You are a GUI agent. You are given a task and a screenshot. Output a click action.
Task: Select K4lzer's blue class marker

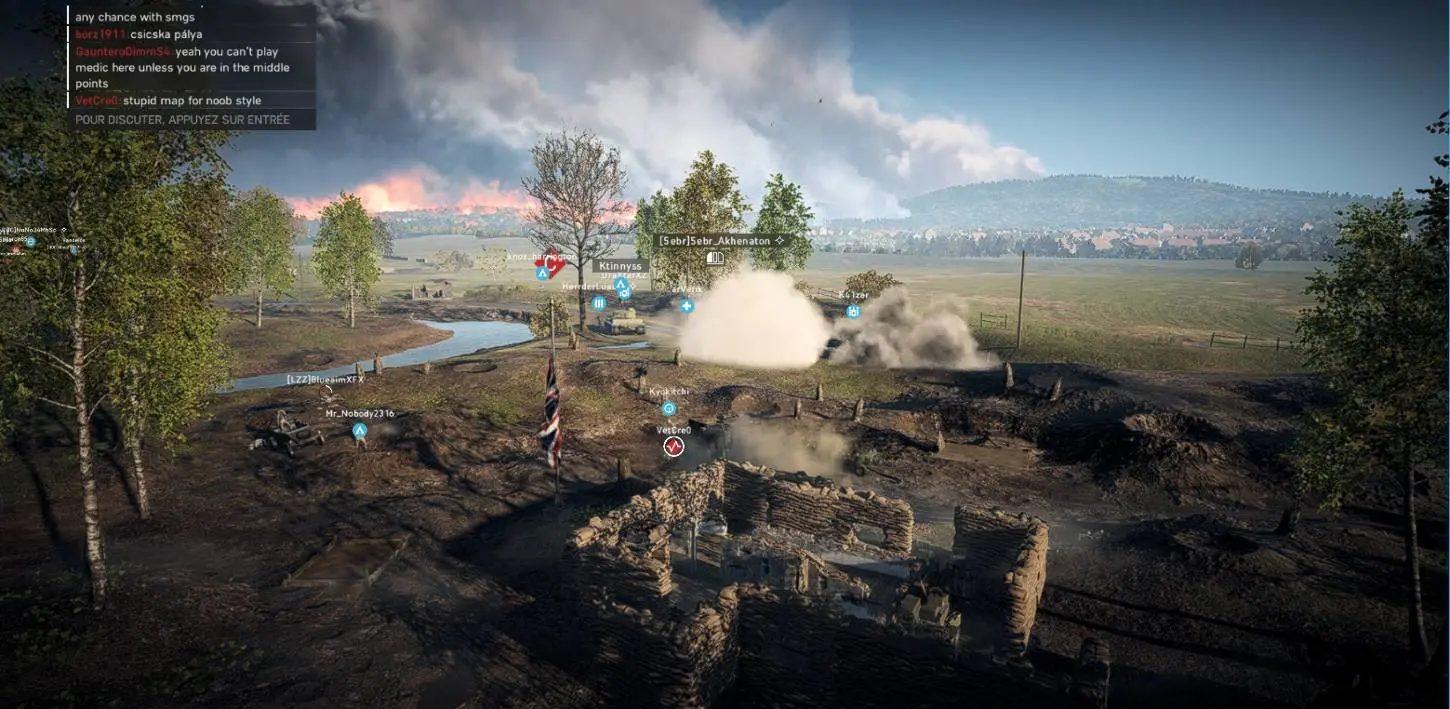[853, 311]
